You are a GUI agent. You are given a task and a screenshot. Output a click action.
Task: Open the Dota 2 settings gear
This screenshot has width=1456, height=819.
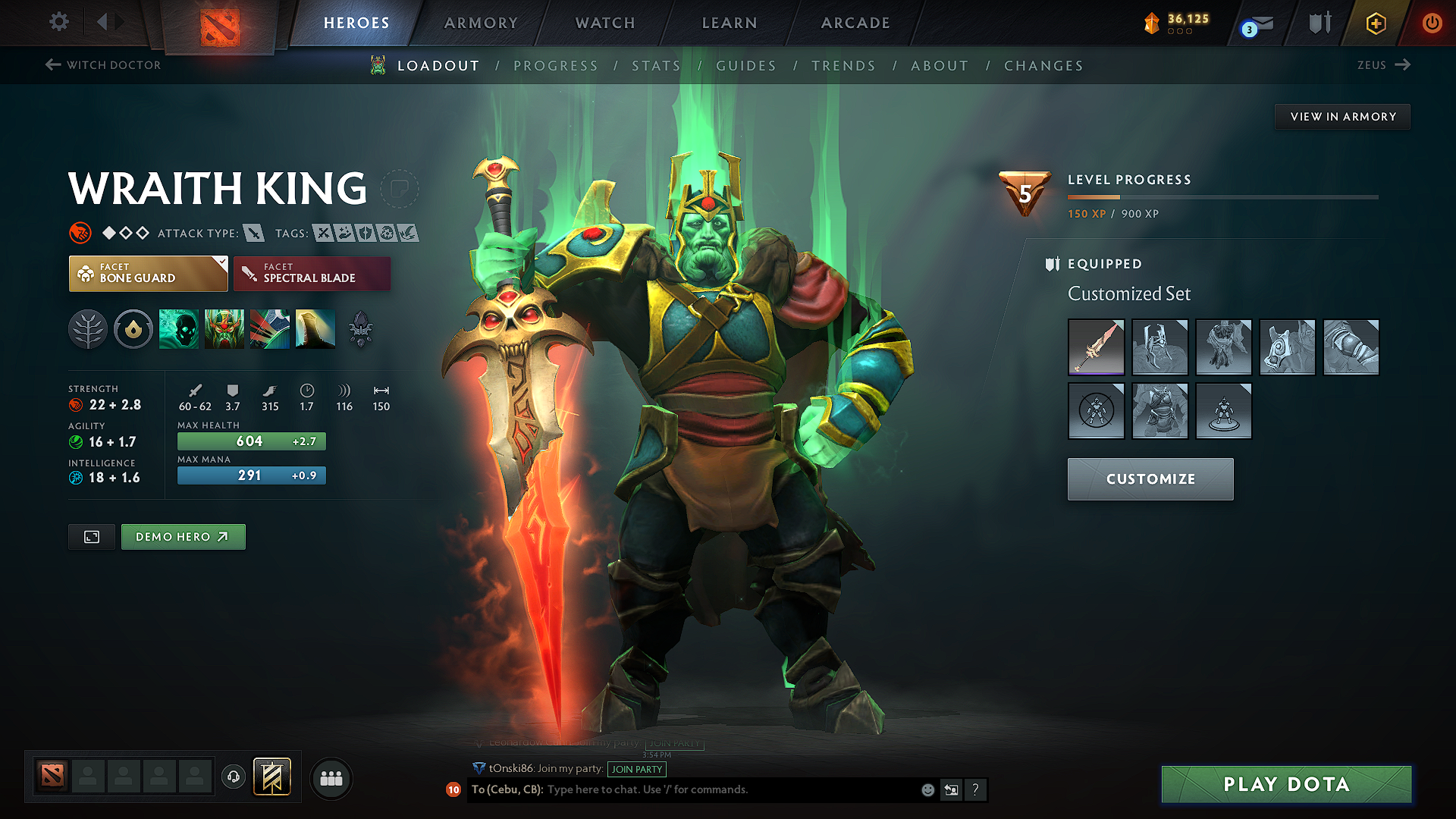pyautogui.click(x=58, y=22)
